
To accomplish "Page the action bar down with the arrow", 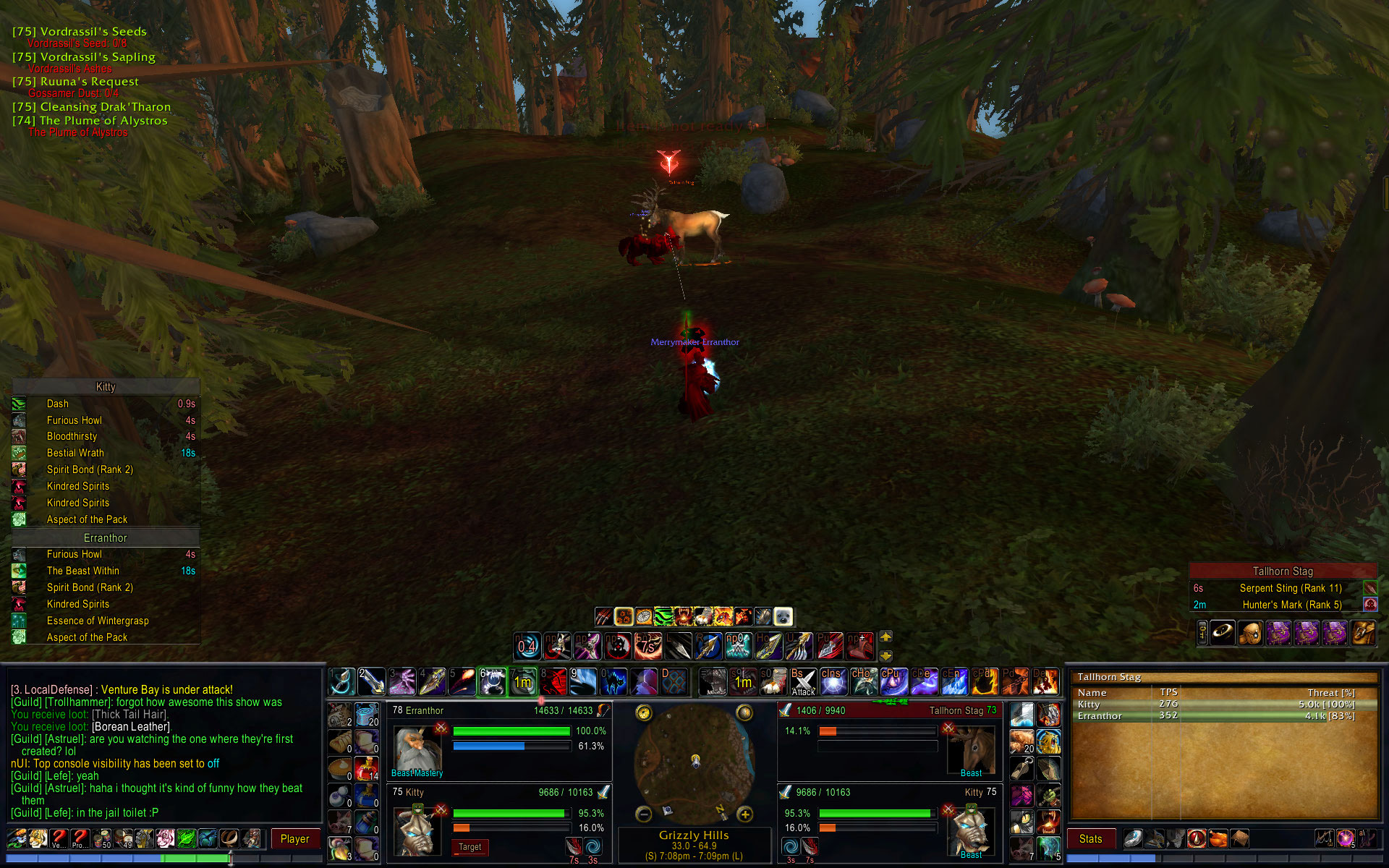I will (x=885, y=655).
